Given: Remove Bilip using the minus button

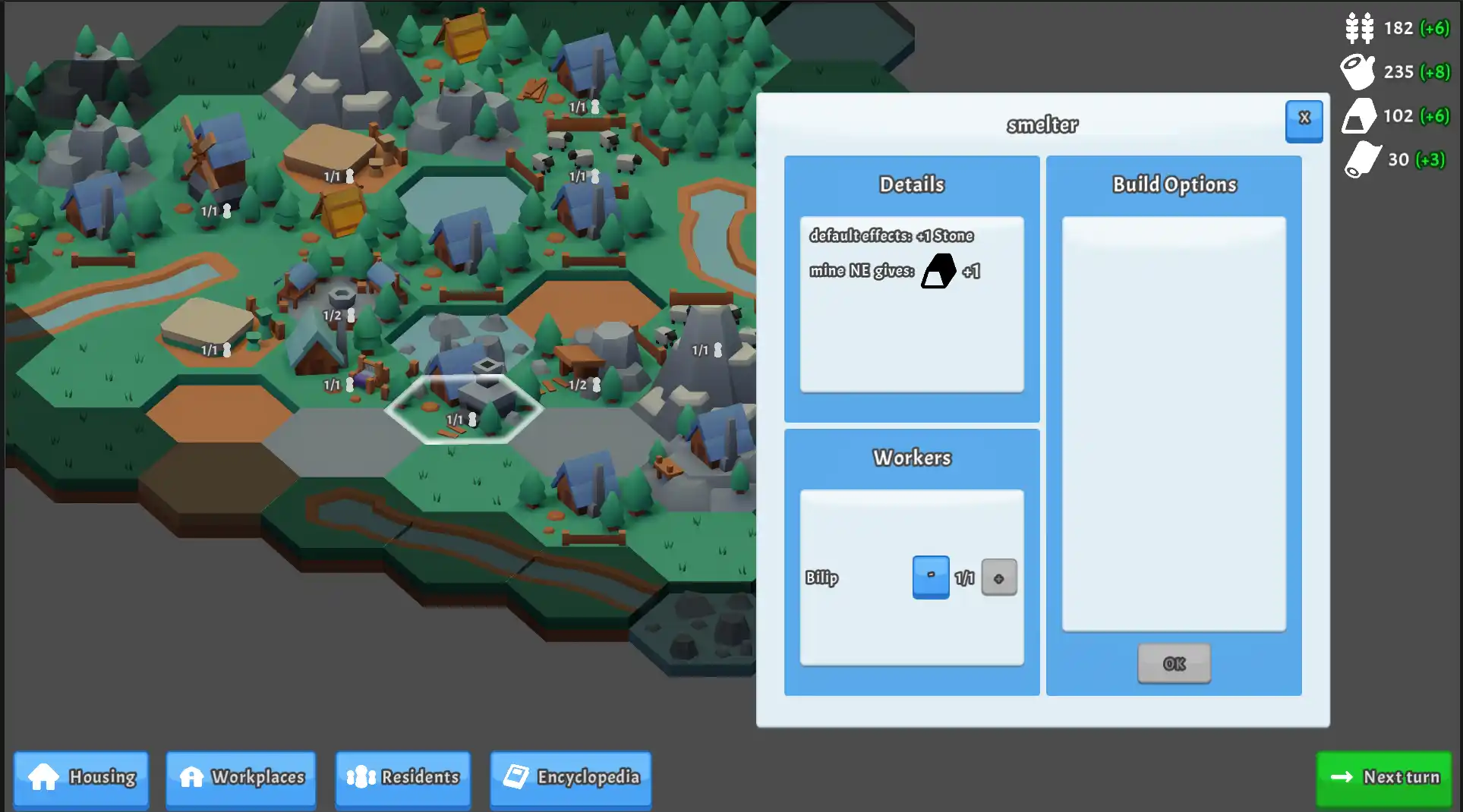Looking at the screenshot, I should (x=931, y=577).
